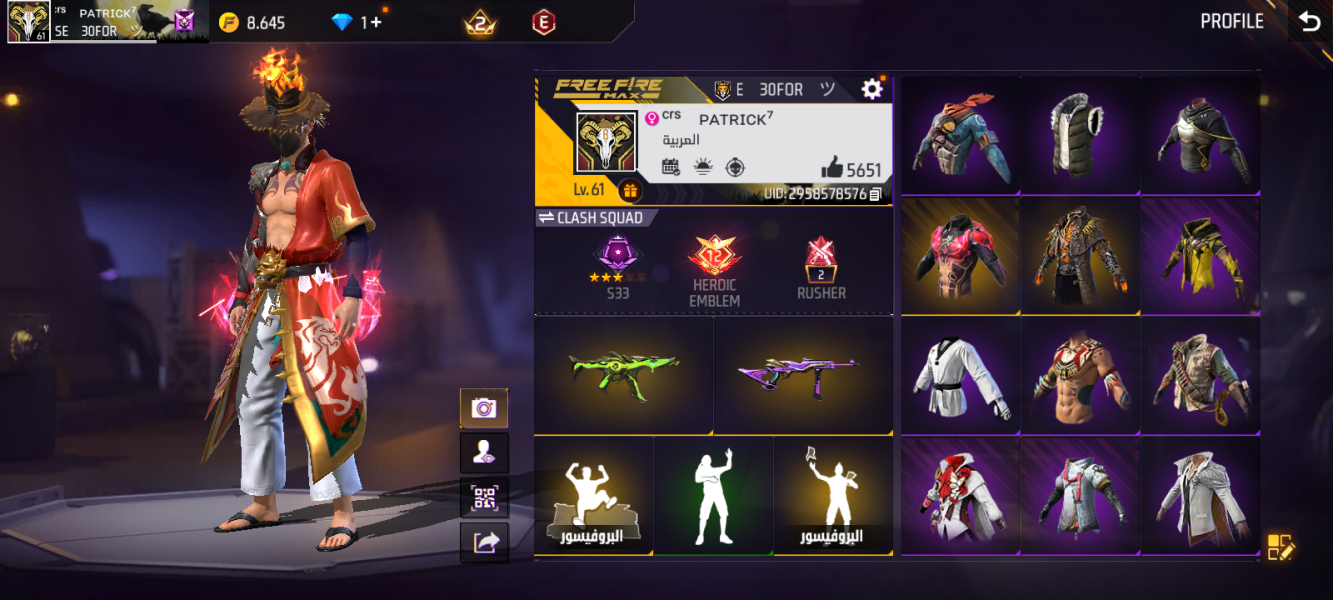Viewport: 1333px width, 600px height.
Task: Open profile settings gear icon
Action: 872,89
